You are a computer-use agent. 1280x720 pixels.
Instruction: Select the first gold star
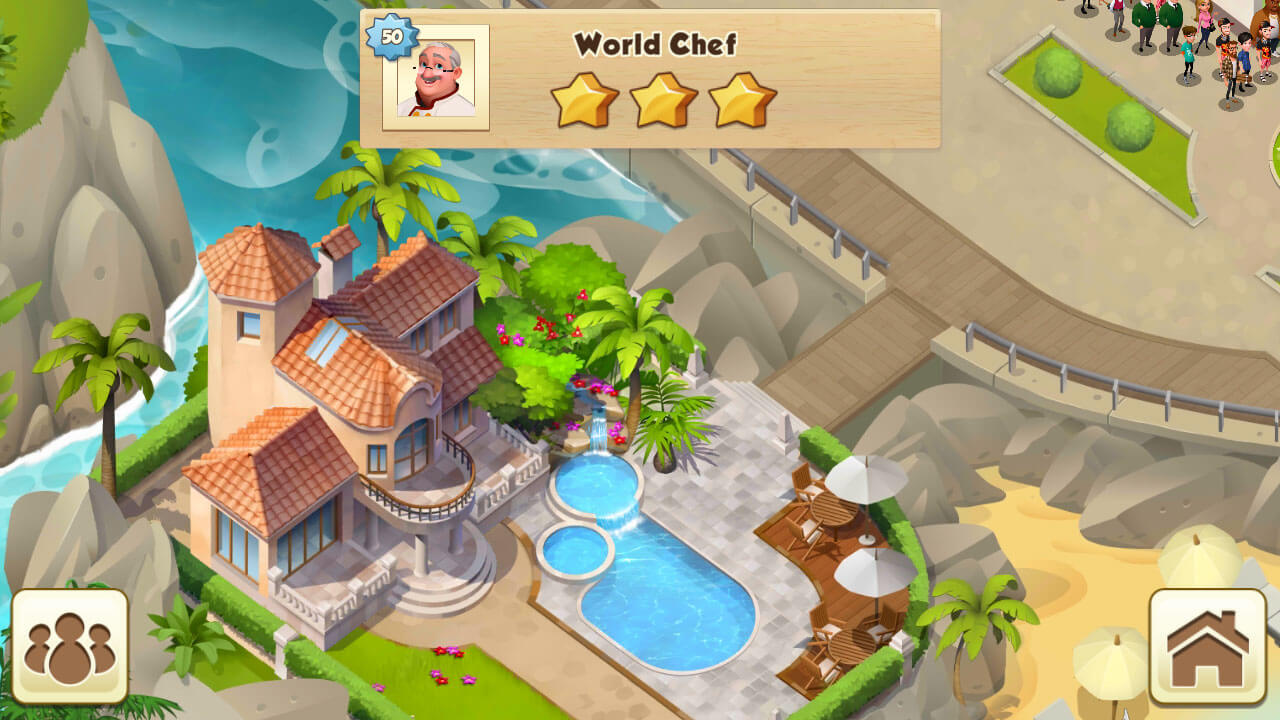(x=582, y=99)
